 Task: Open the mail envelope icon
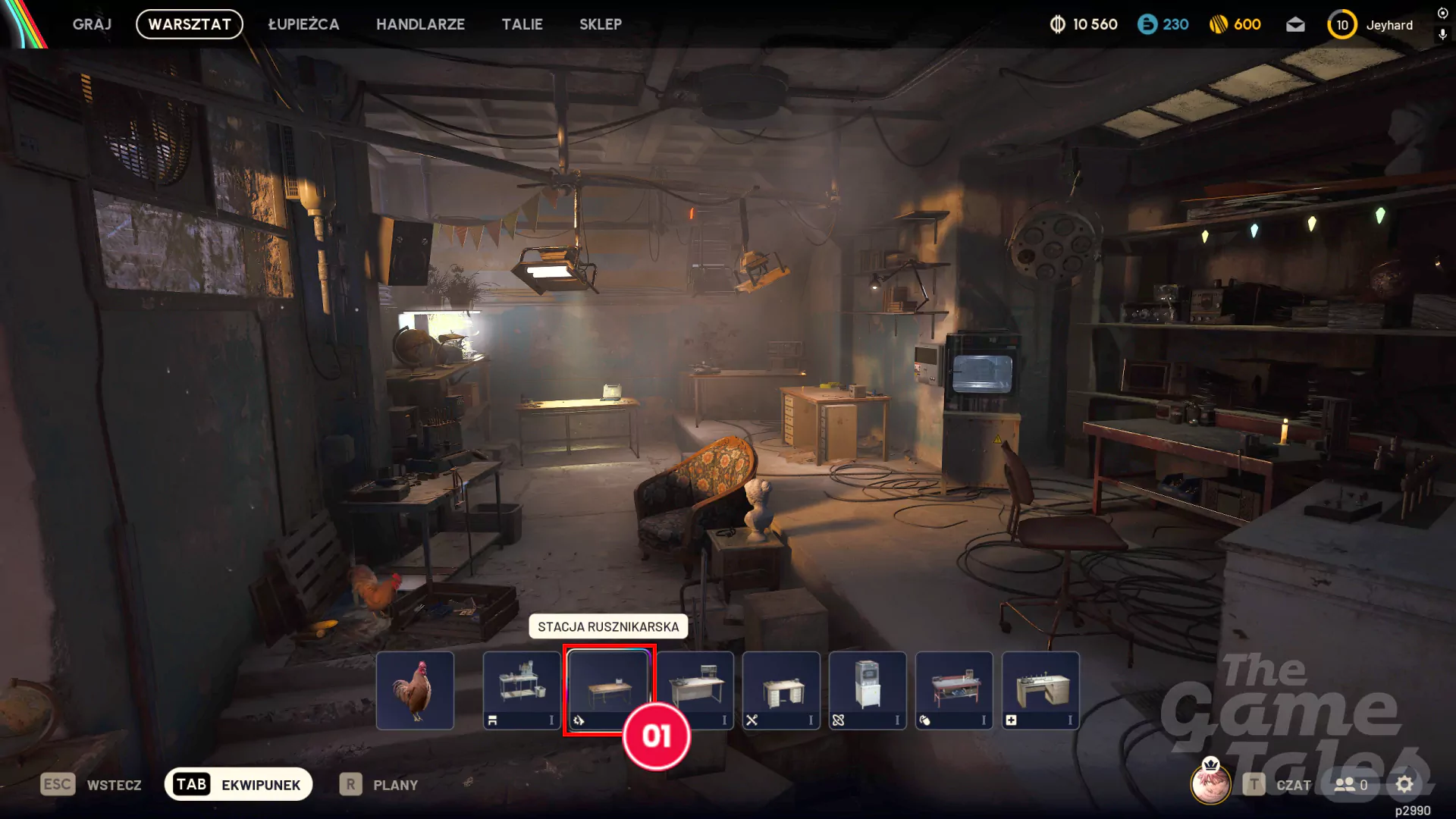pyautogui.click(x=1295, y=25)
